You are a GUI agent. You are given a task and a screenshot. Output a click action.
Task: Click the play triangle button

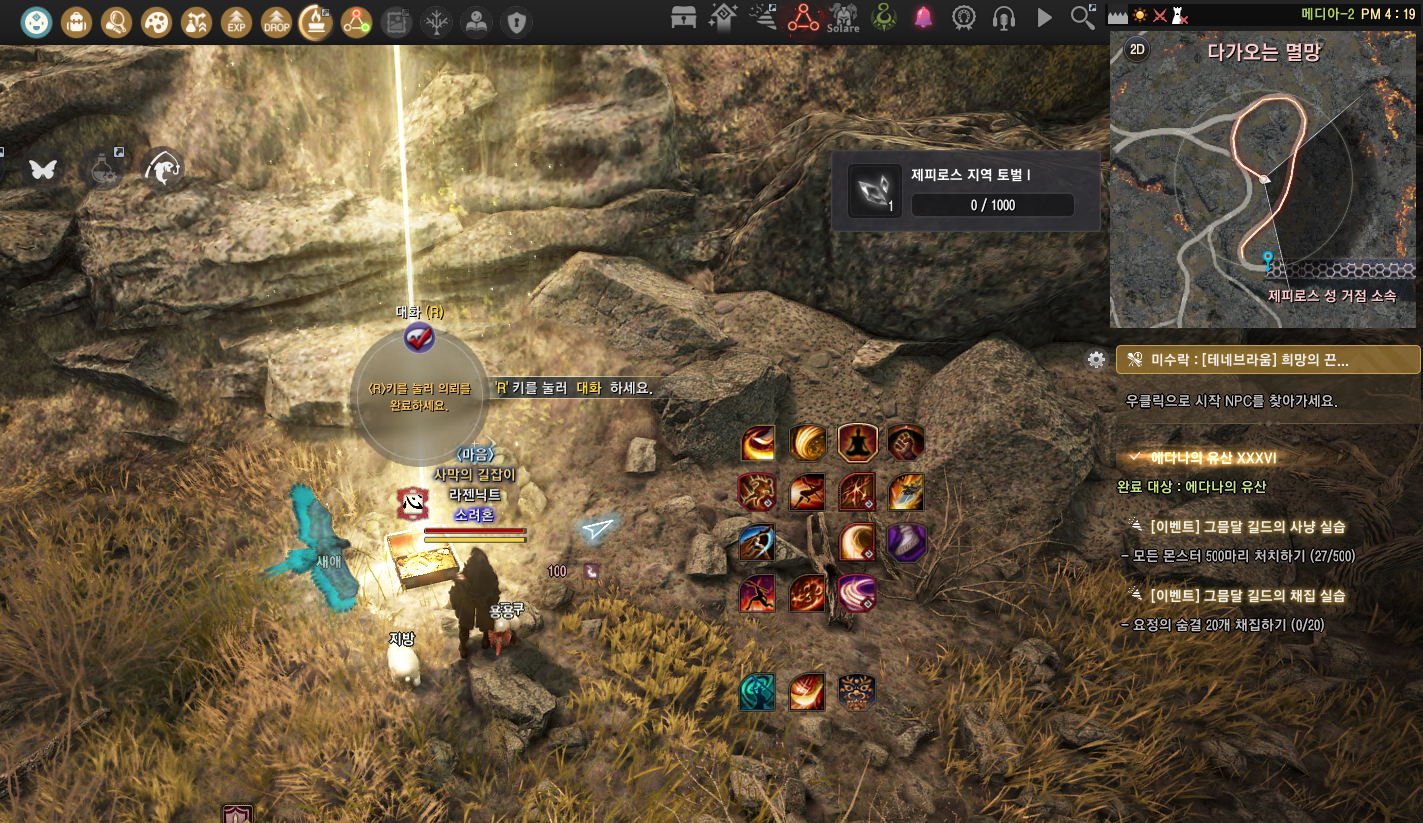click(x=1044, y=17)
